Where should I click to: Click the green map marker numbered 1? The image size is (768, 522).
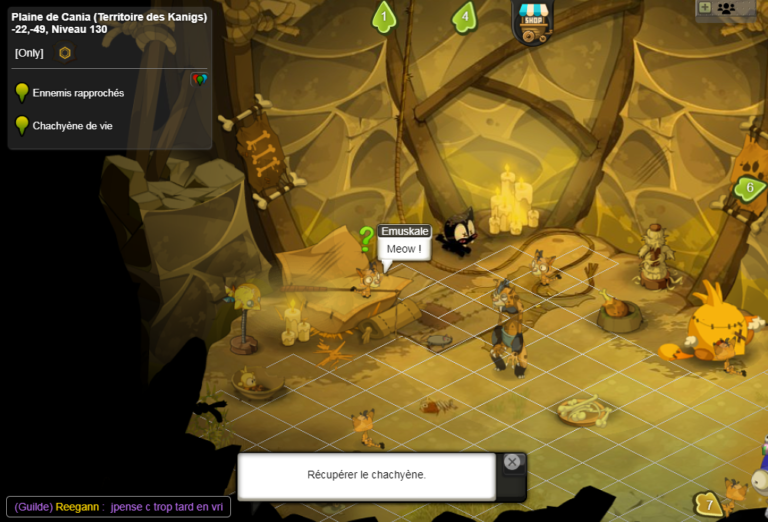pyautogui.click(x=384, y=16)
